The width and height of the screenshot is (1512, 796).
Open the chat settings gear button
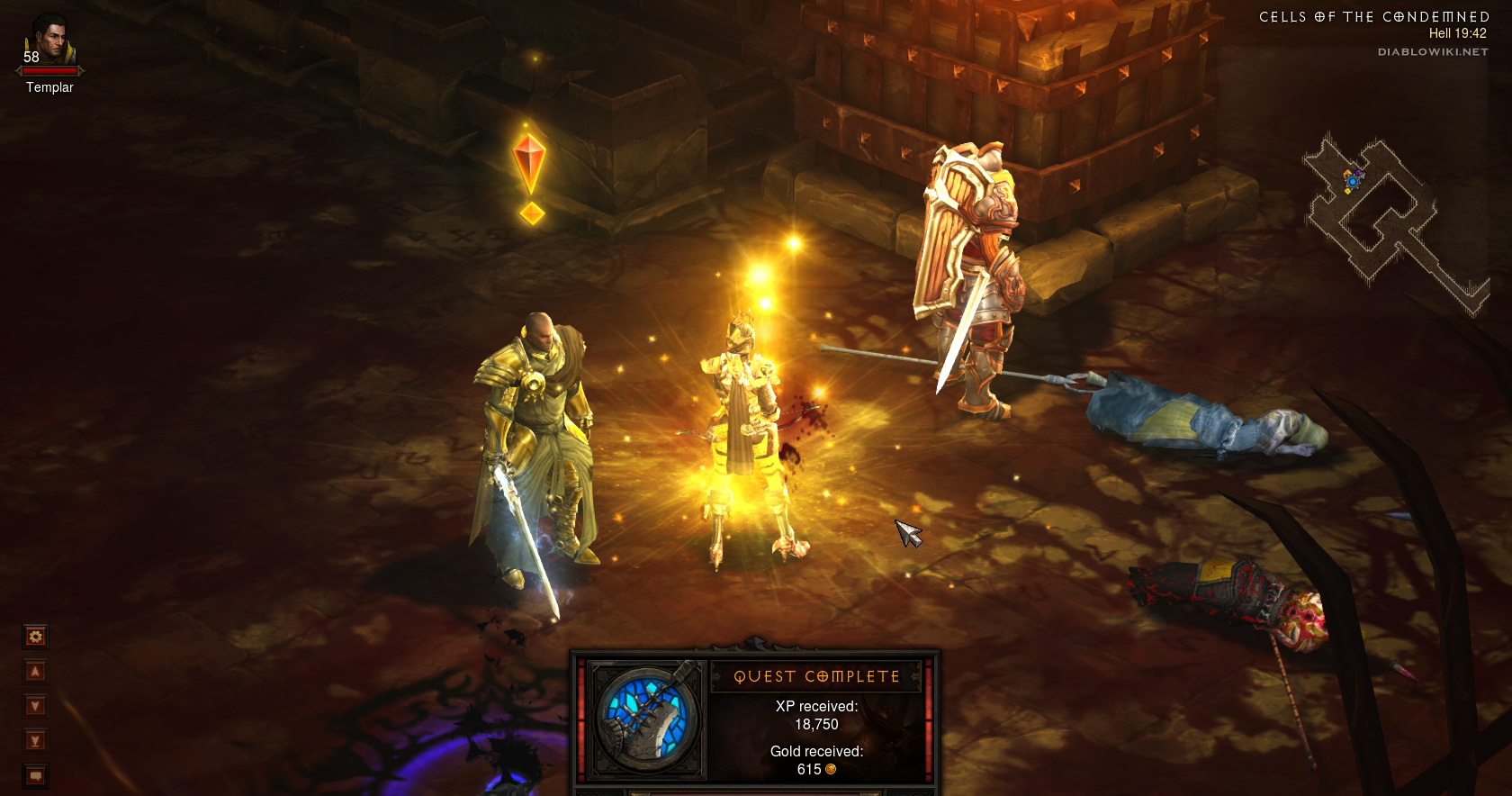[36, 638]
